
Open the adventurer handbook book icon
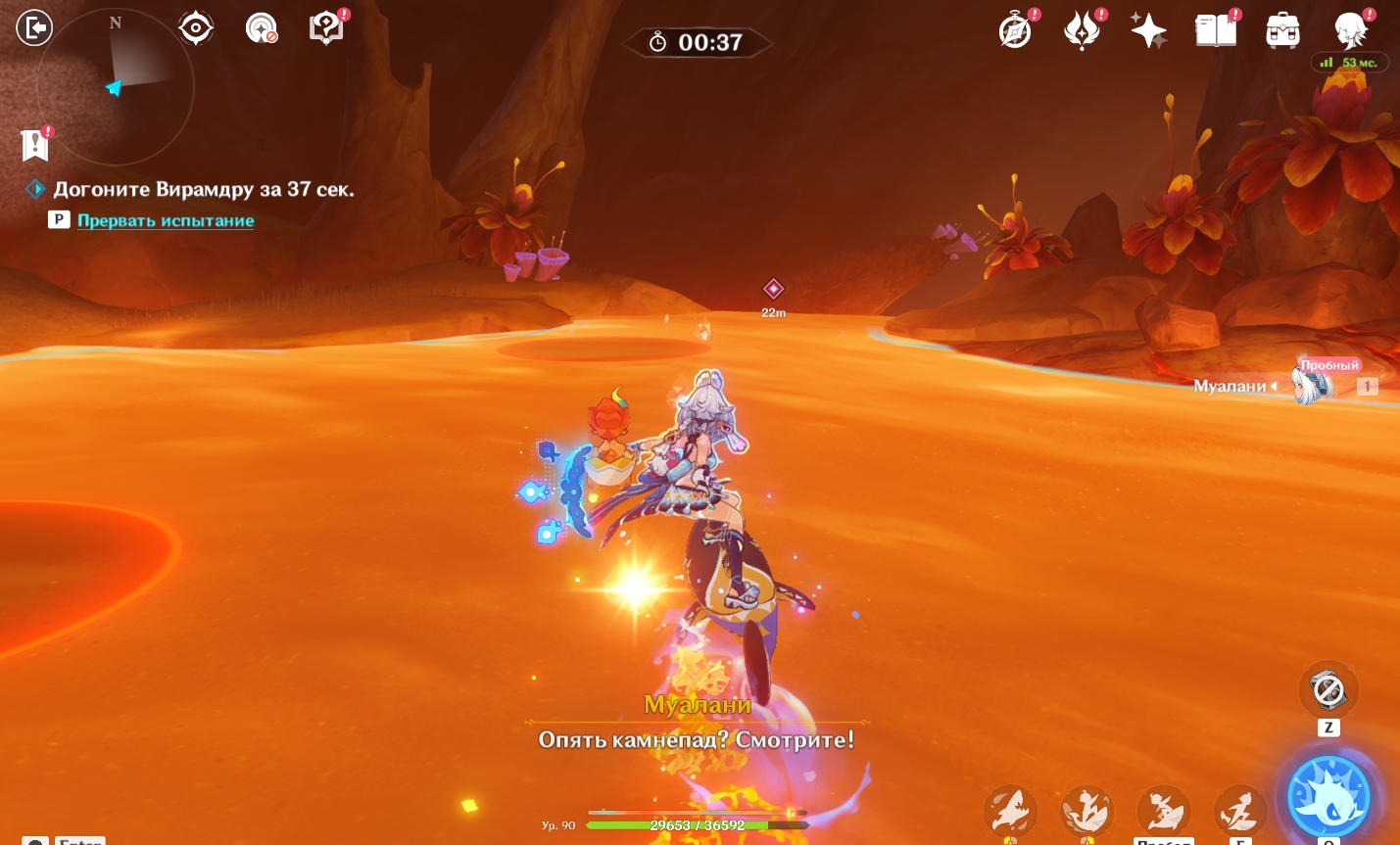pyautogui.click(x=1216, y=30)
